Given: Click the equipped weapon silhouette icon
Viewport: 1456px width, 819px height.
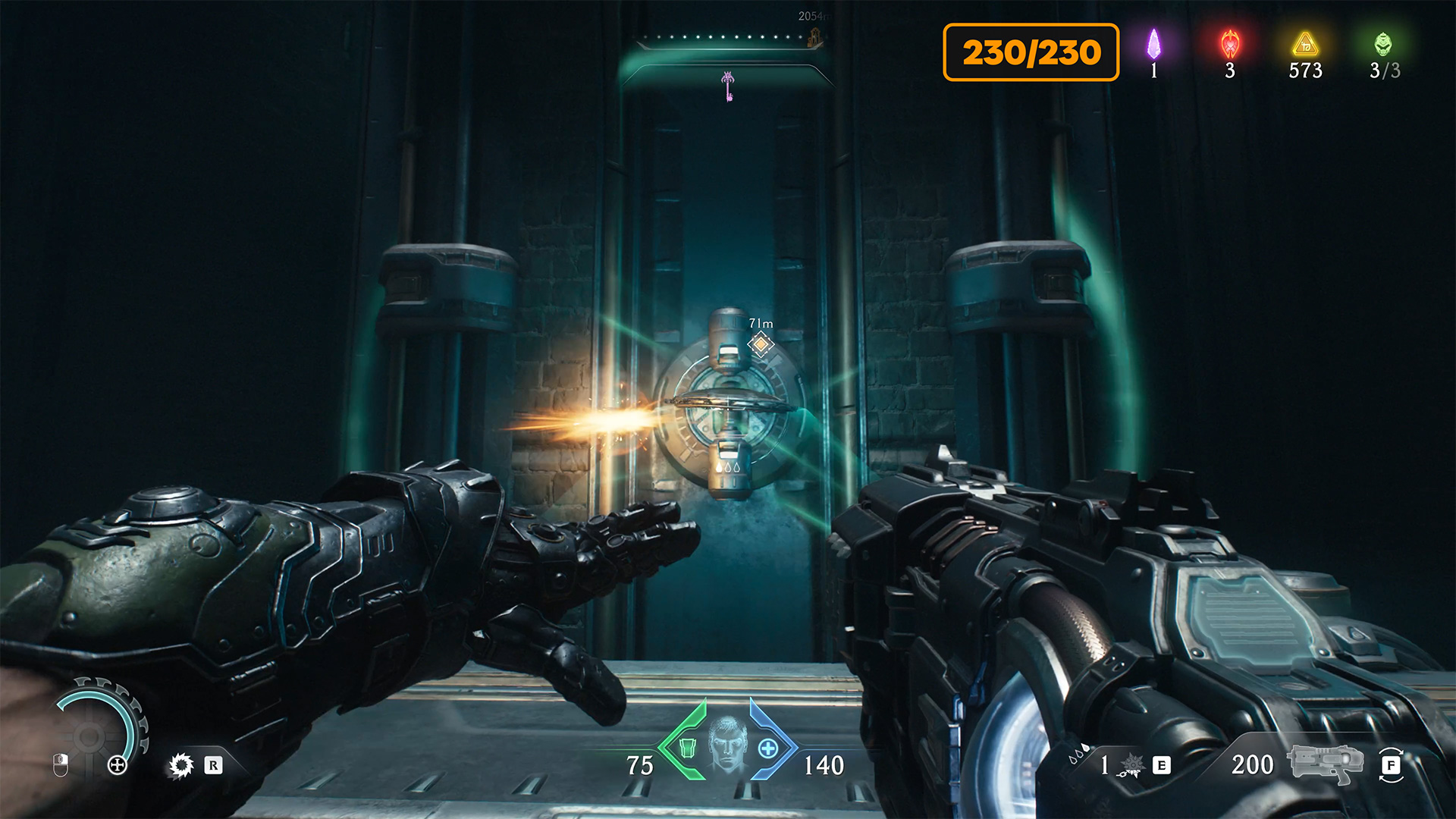Looking at the screenshot, I should [x=1324, y=762].
